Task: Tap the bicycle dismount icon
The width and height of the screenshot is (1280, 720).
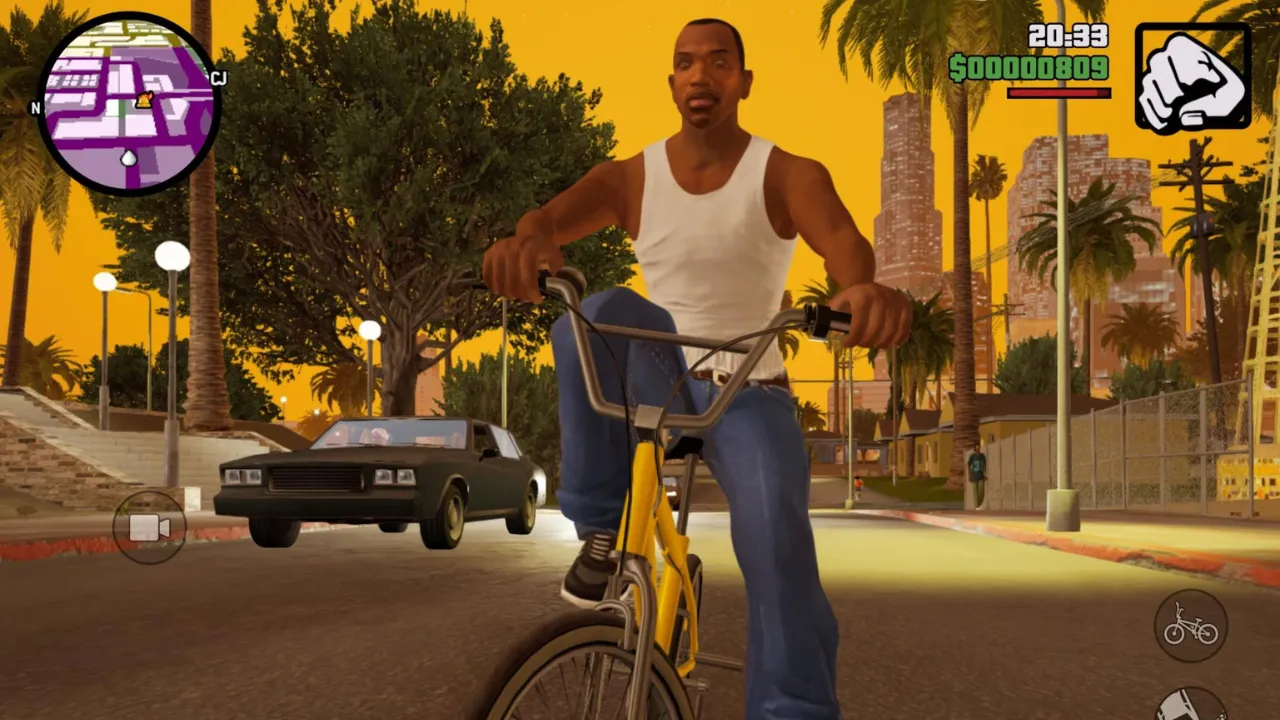Action: click(1190, 622)
